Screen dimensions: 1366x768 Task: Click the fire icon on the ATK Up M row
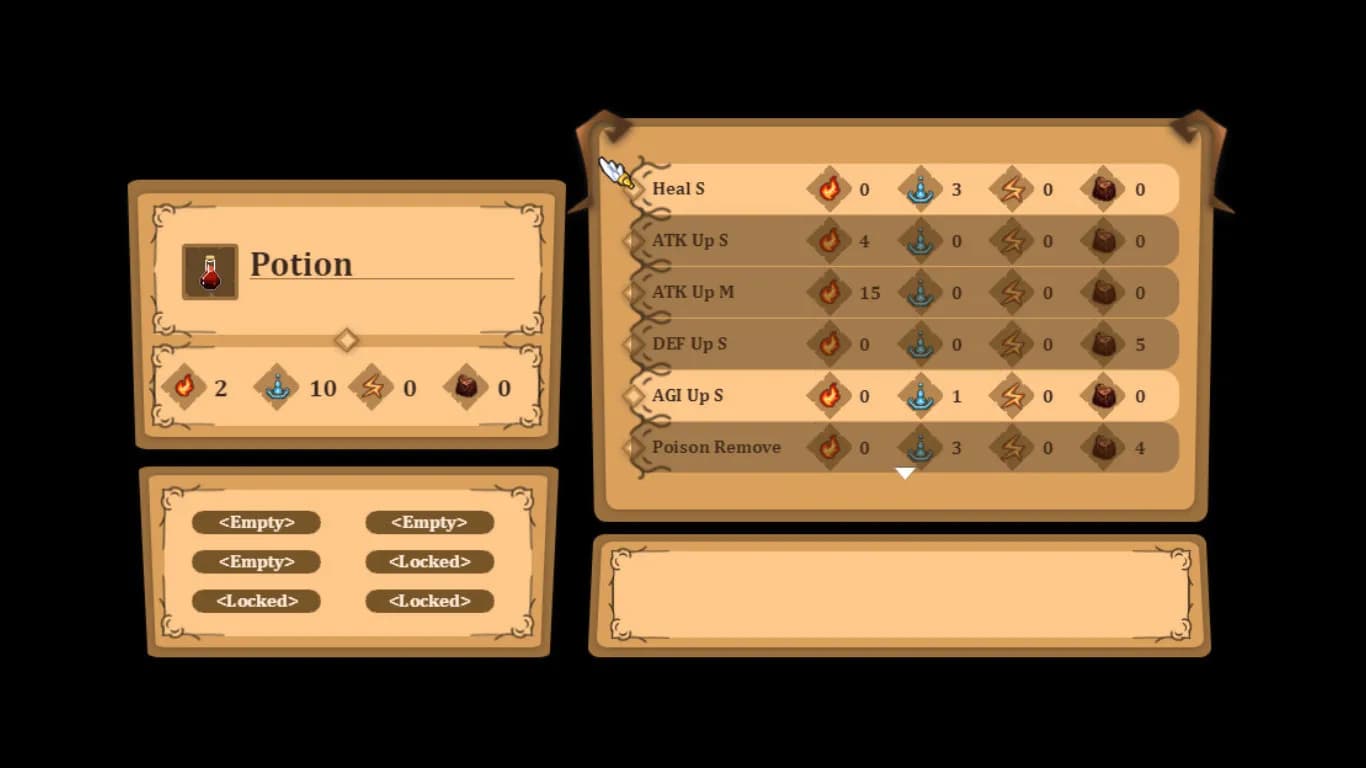tap(831, 292)
